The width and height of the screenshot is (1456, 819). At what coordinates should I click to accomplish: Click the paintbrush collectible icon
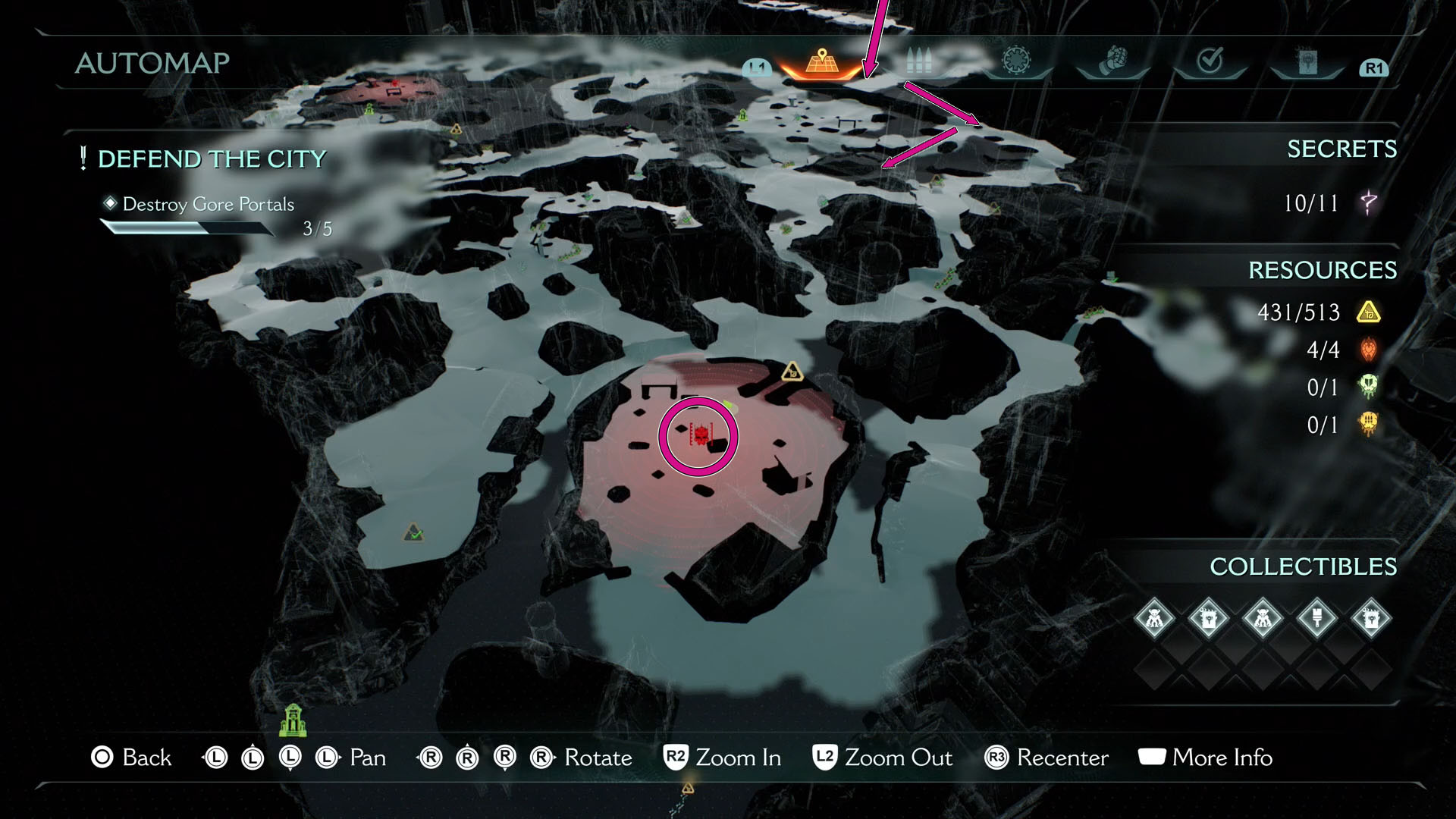pos(1318,619)
